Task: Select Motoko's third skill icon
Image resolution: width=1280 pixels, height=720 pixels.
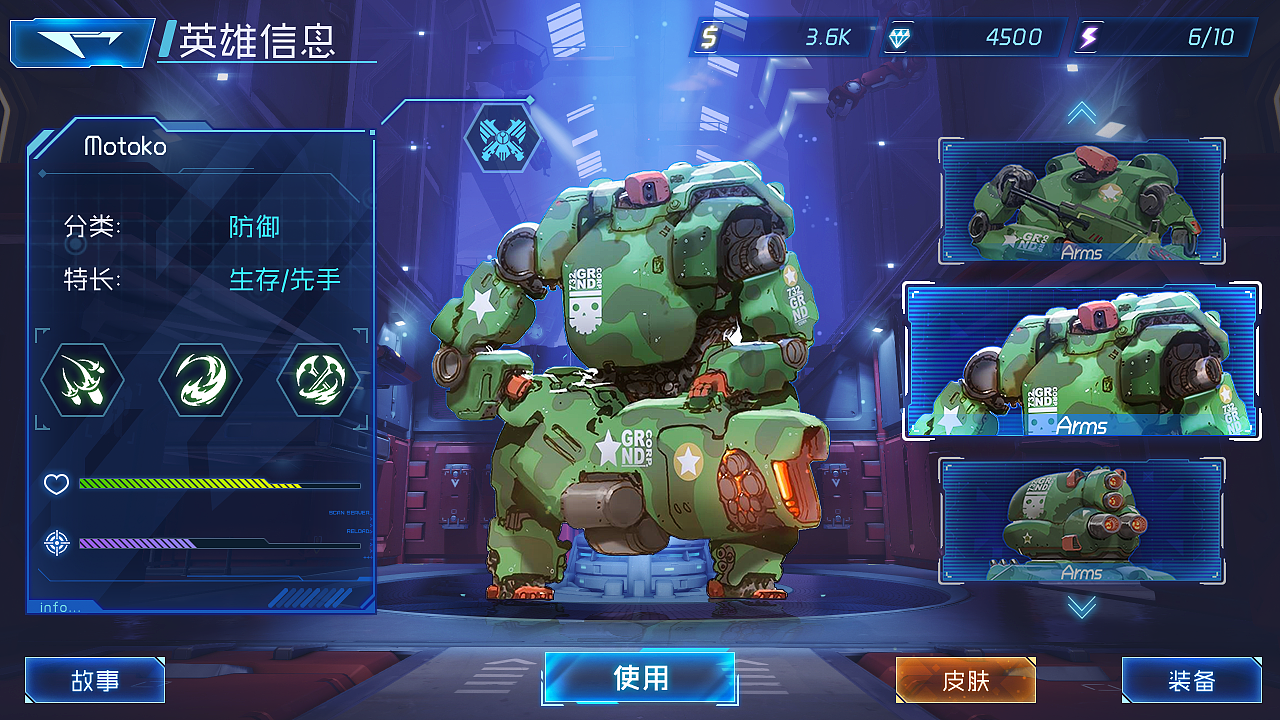Action: click(318, 381)
